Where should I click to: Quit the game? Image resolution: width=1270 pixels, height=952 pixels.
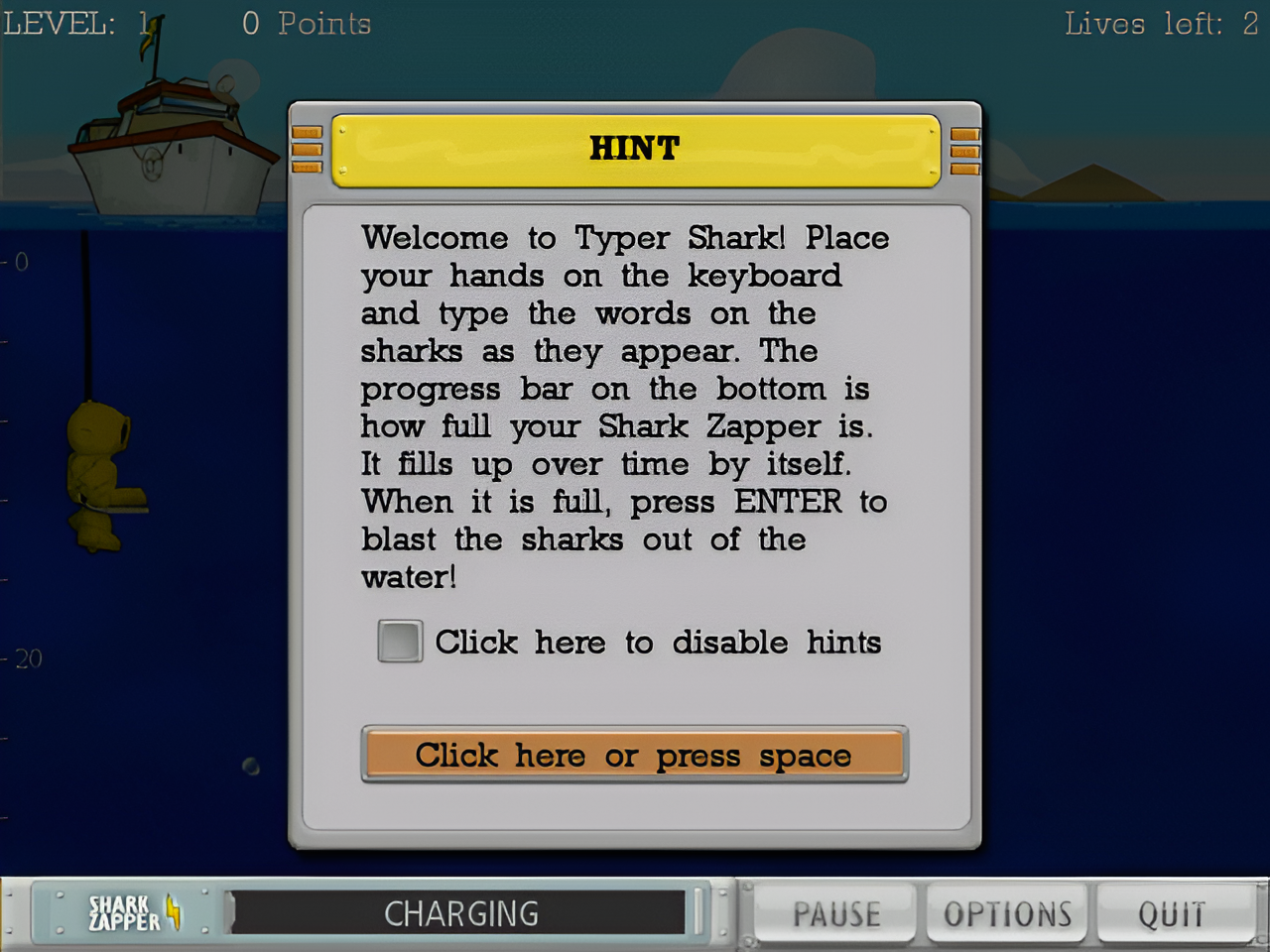point(1171,913)
